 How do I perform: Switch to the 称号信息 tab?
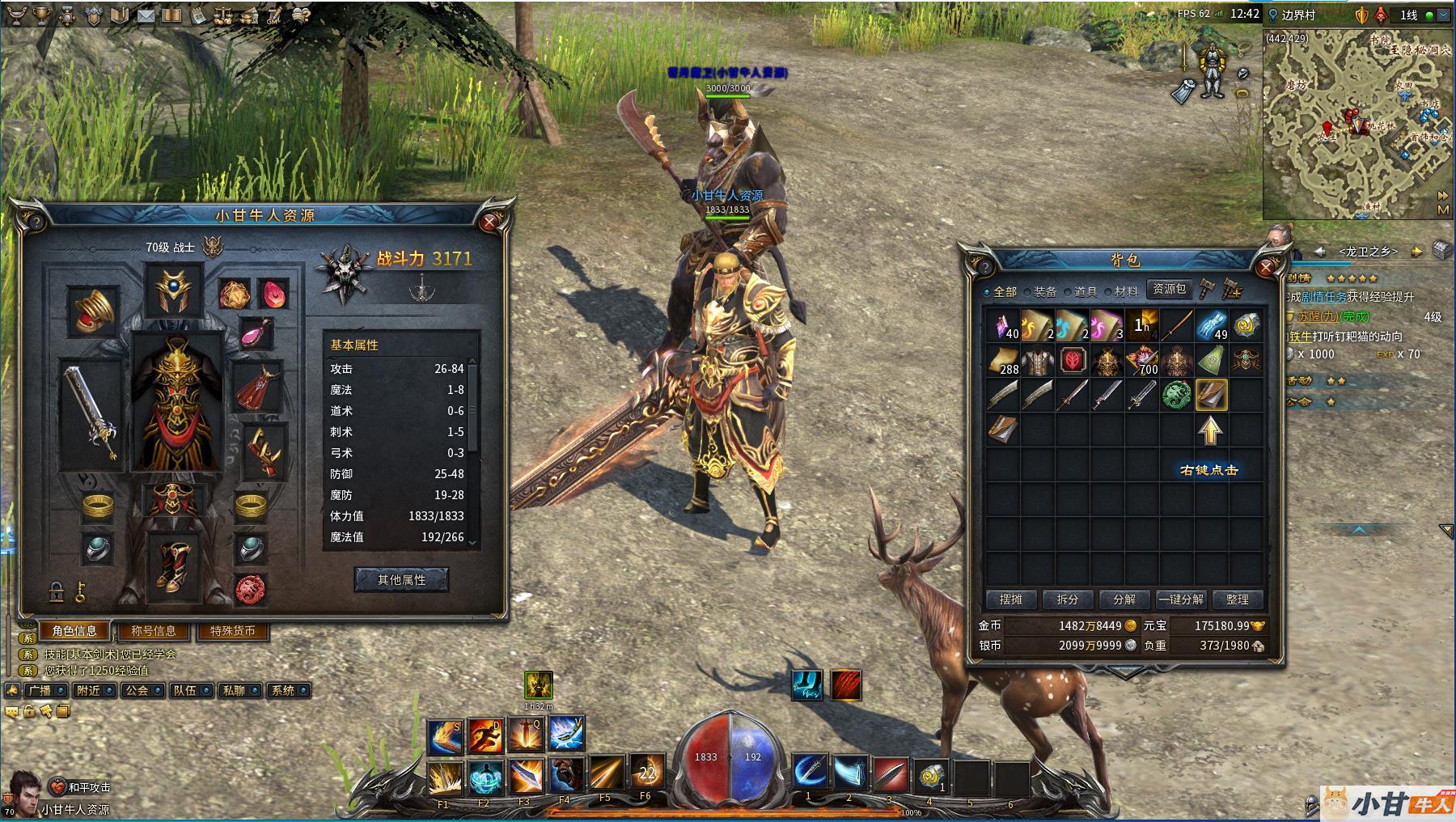coord(154,631)
